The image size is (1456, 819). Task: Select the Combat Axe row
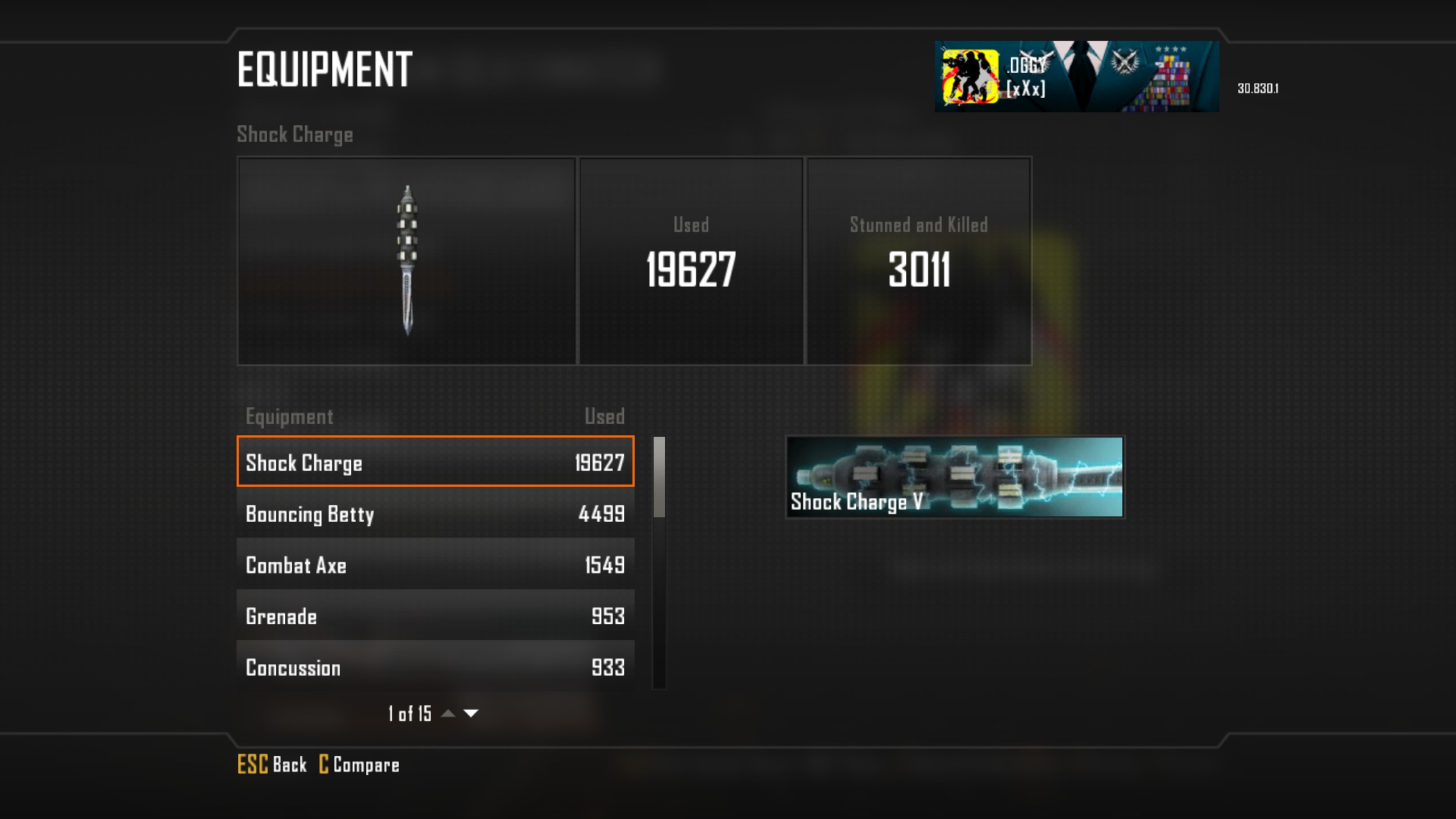(x=435, y=564)
